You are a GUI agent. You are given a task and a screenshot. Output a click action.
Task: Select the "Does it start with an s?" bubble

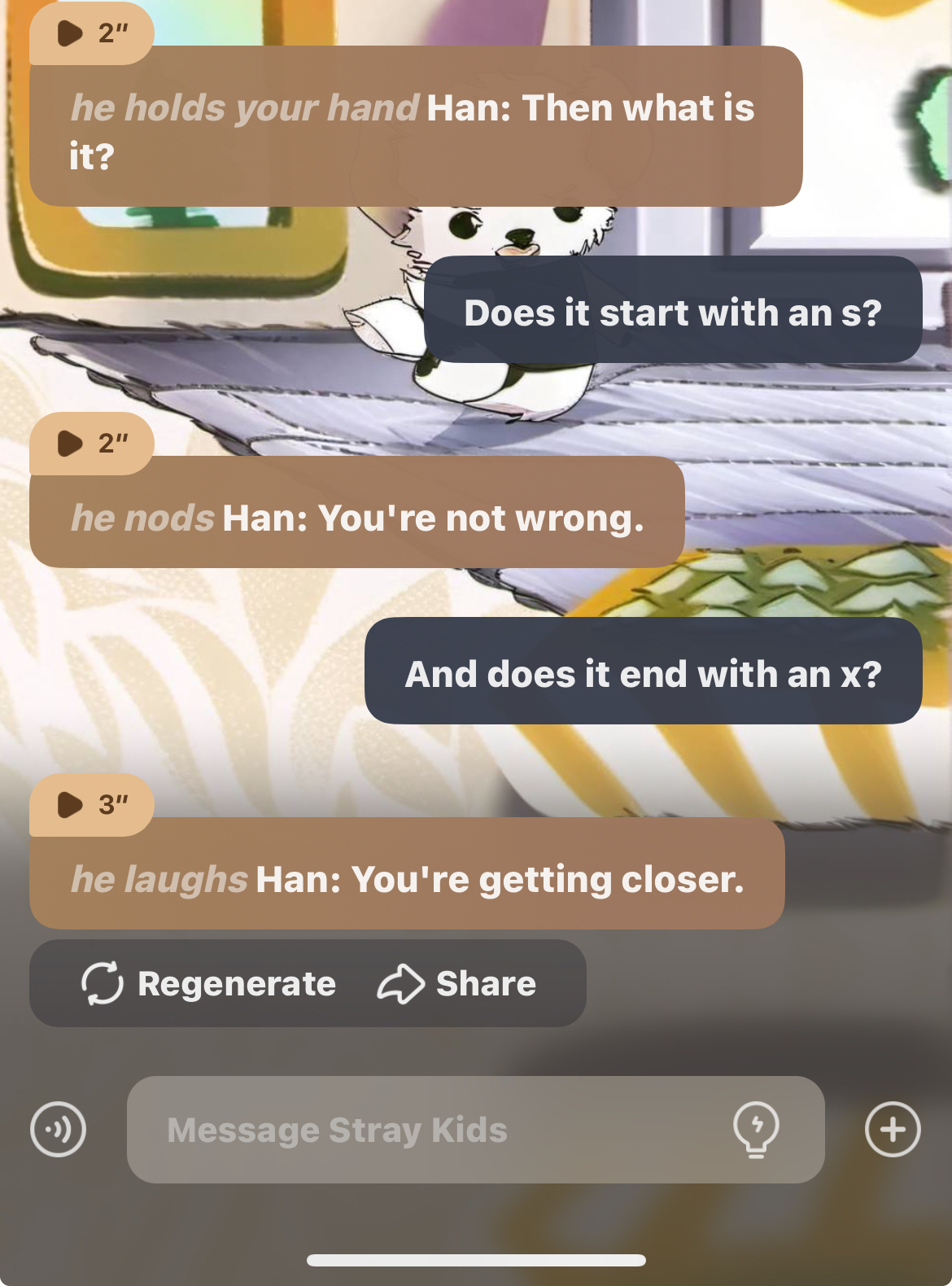tap(672, 313)
